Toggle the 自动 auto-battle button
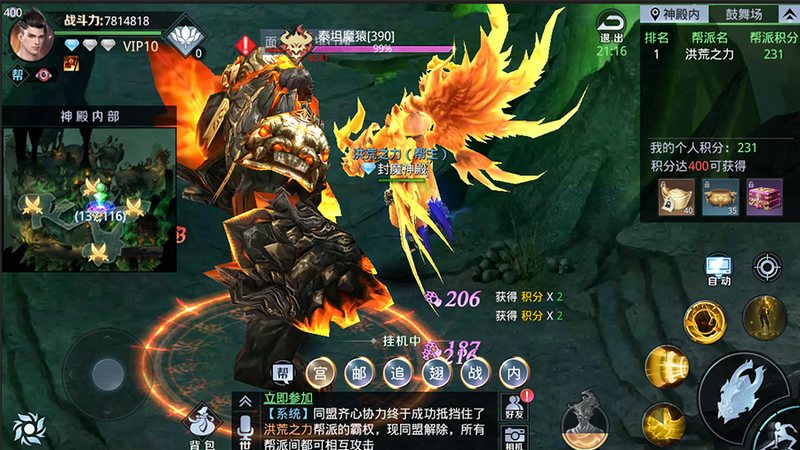The height and width of the screenshot is (450, 800). 718,270
